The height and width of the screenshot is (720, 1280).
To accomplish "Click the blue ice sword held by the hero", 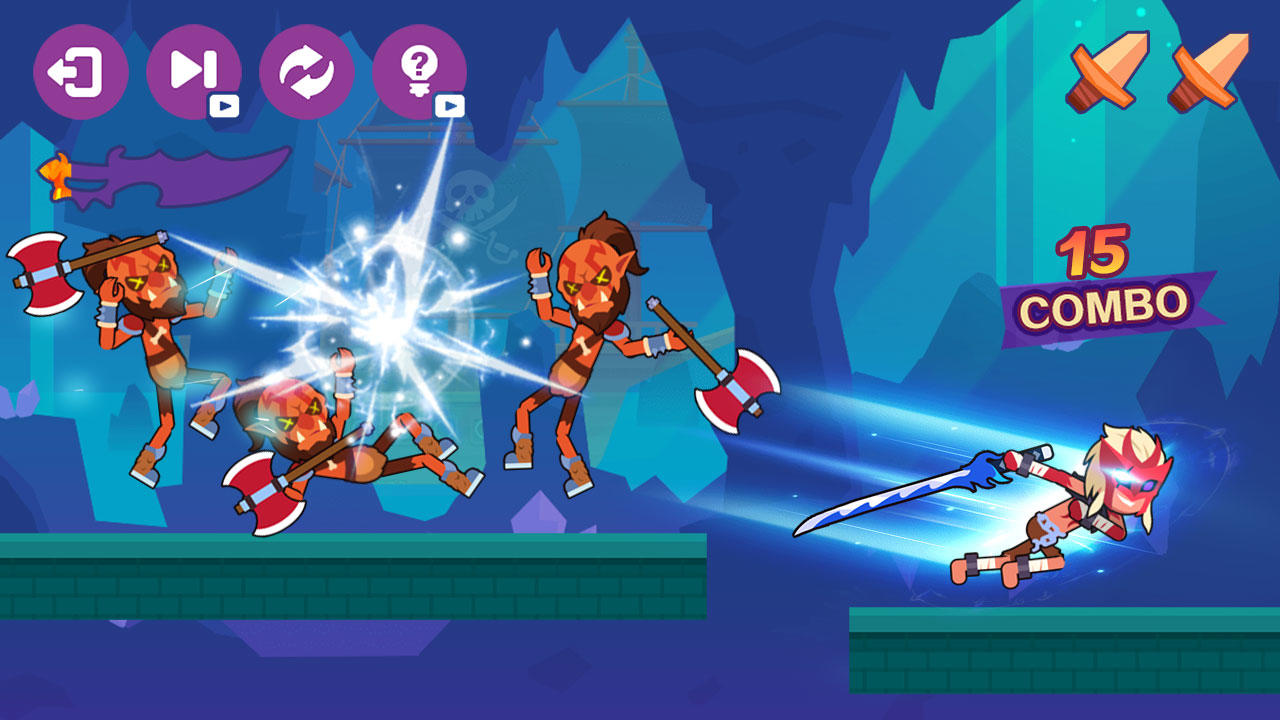I will (890, 495).
